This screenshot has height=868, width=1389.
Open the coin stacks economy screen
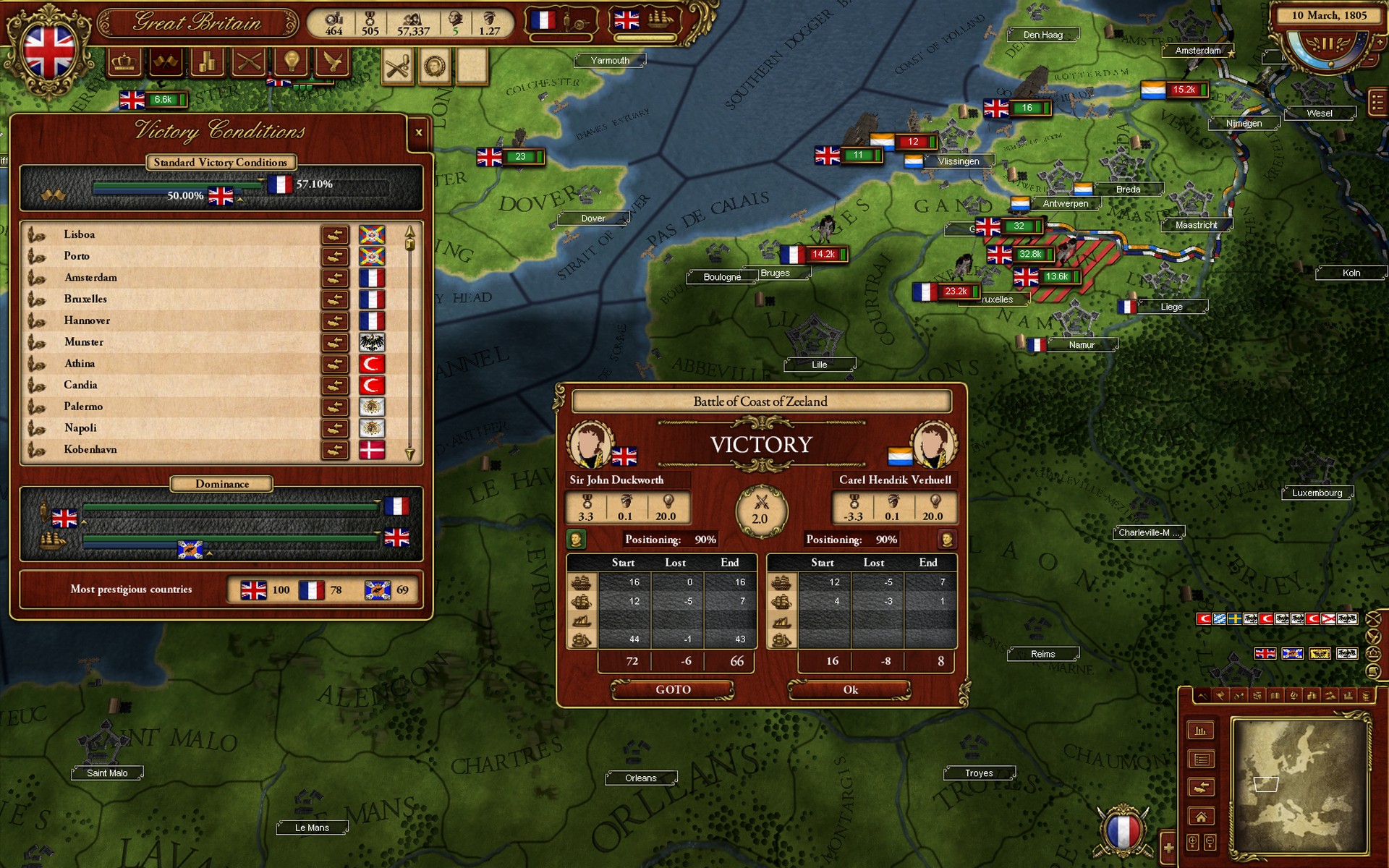(x=207, y=63)
